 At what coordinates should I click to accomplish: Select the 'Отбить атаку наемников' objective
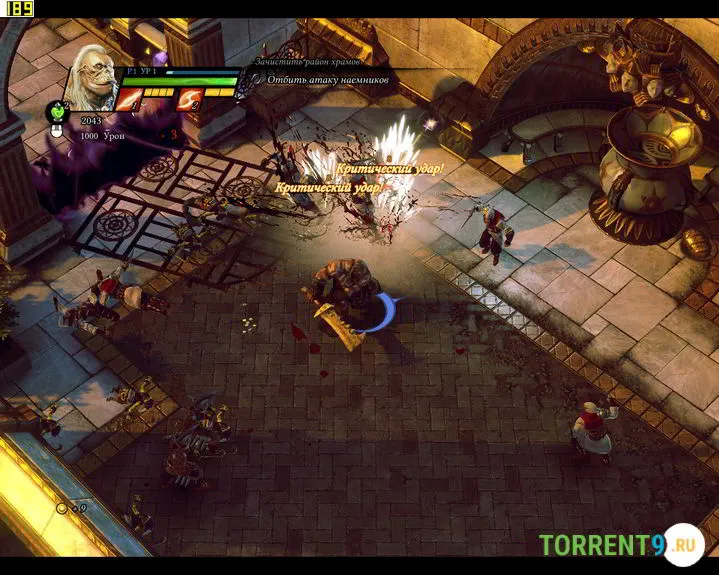(x=325, y=79)
